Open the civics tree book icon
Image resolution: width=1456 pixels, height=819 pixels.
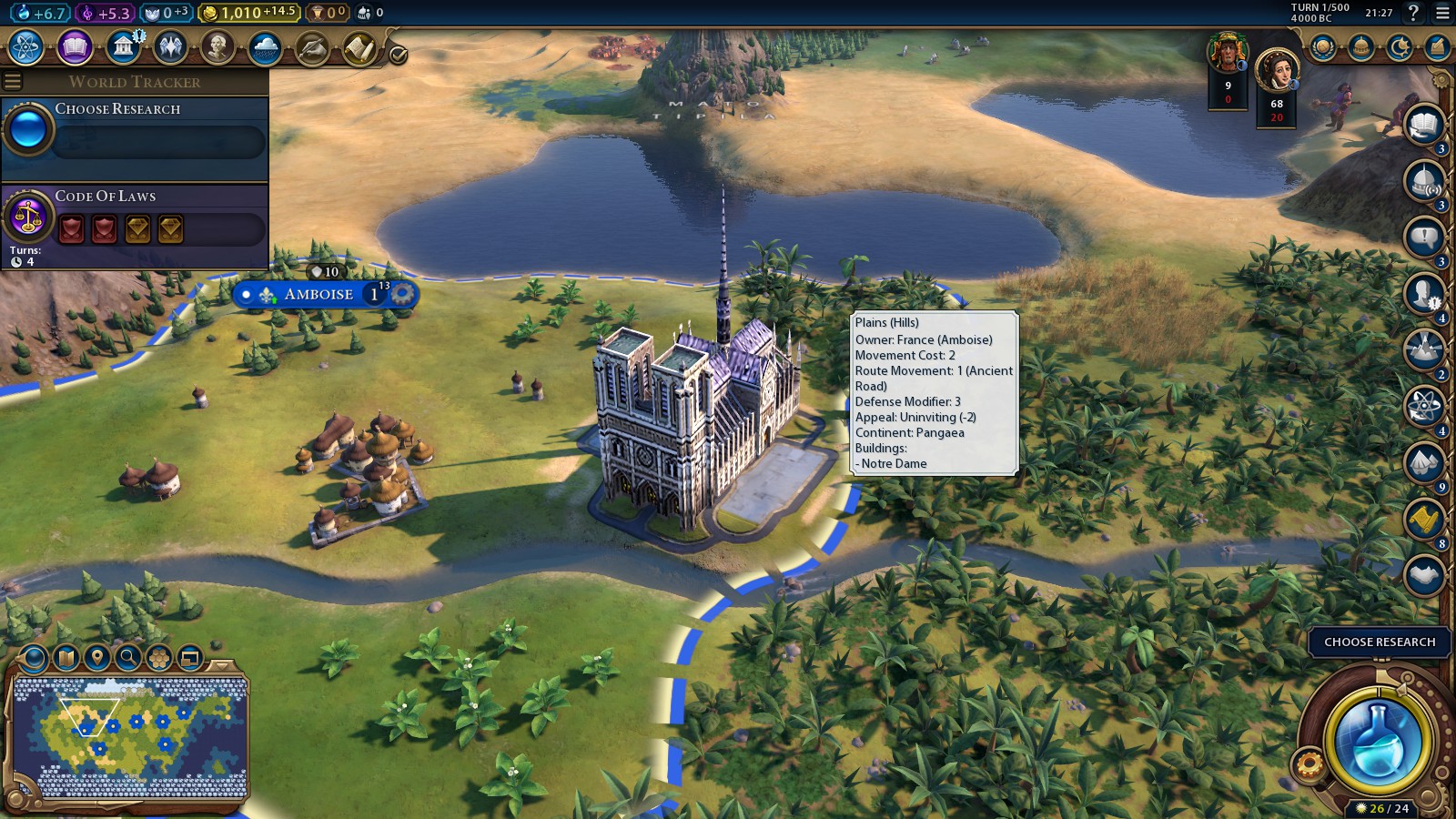[75, 47]
